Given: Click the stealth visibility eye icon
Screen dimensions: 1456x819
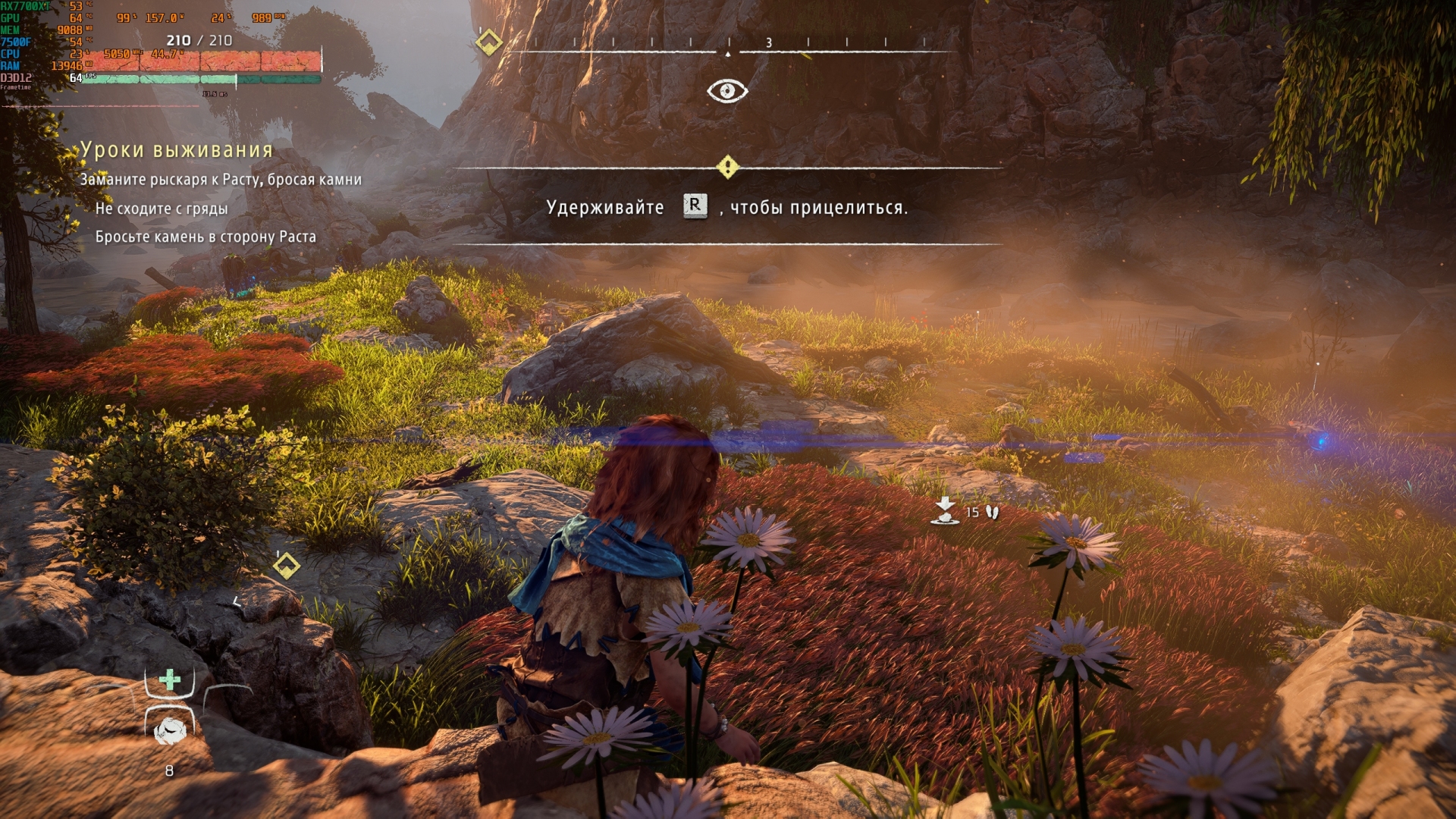Looking at the screenshot, I should coord(727,91).
